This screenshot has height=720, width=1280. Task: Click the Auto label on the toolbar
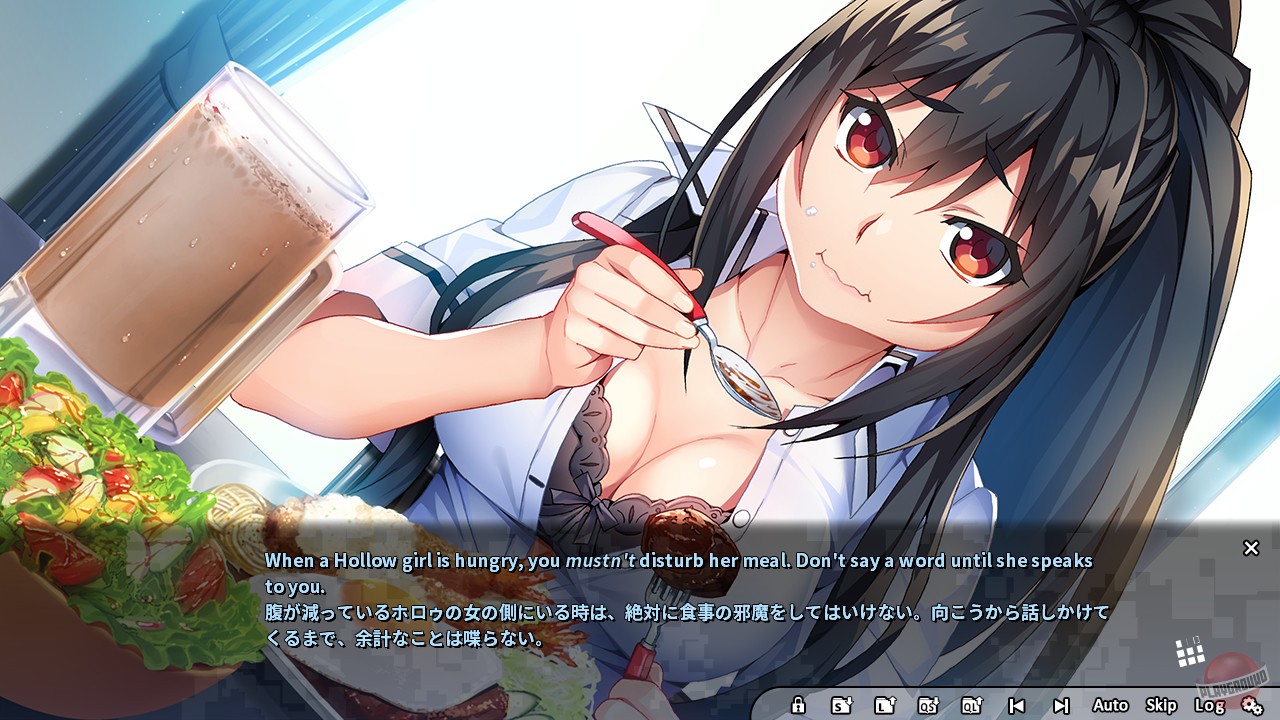click(1110, 704)
